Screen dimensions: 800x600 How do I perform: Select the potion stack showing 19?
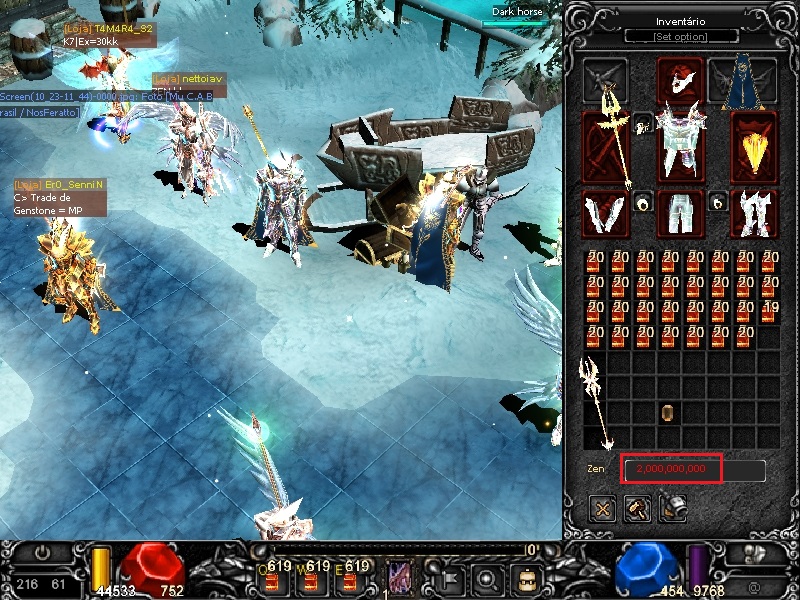(x=768, y=312)
